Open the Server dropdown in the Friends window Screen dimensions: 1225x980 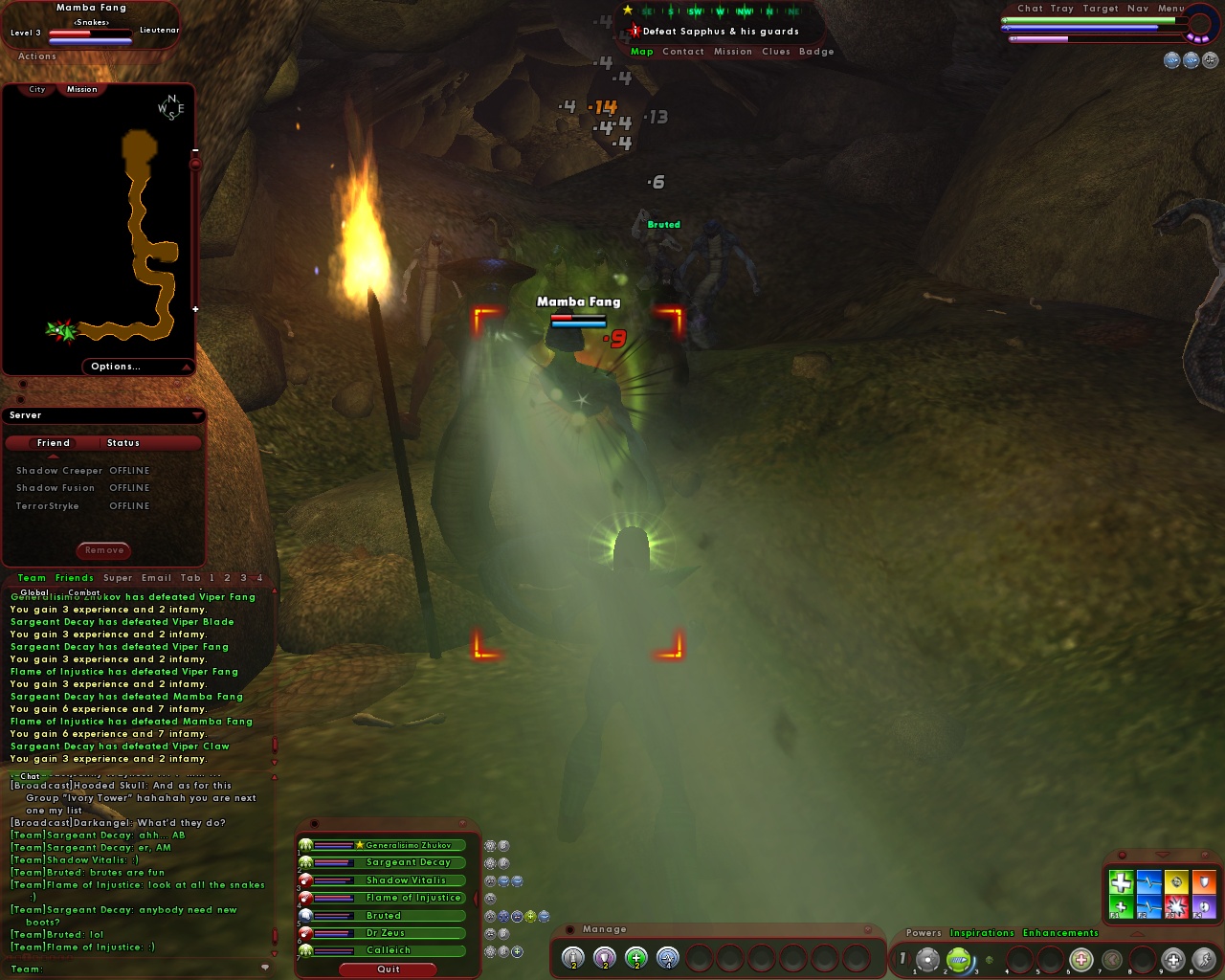point(198,415)
